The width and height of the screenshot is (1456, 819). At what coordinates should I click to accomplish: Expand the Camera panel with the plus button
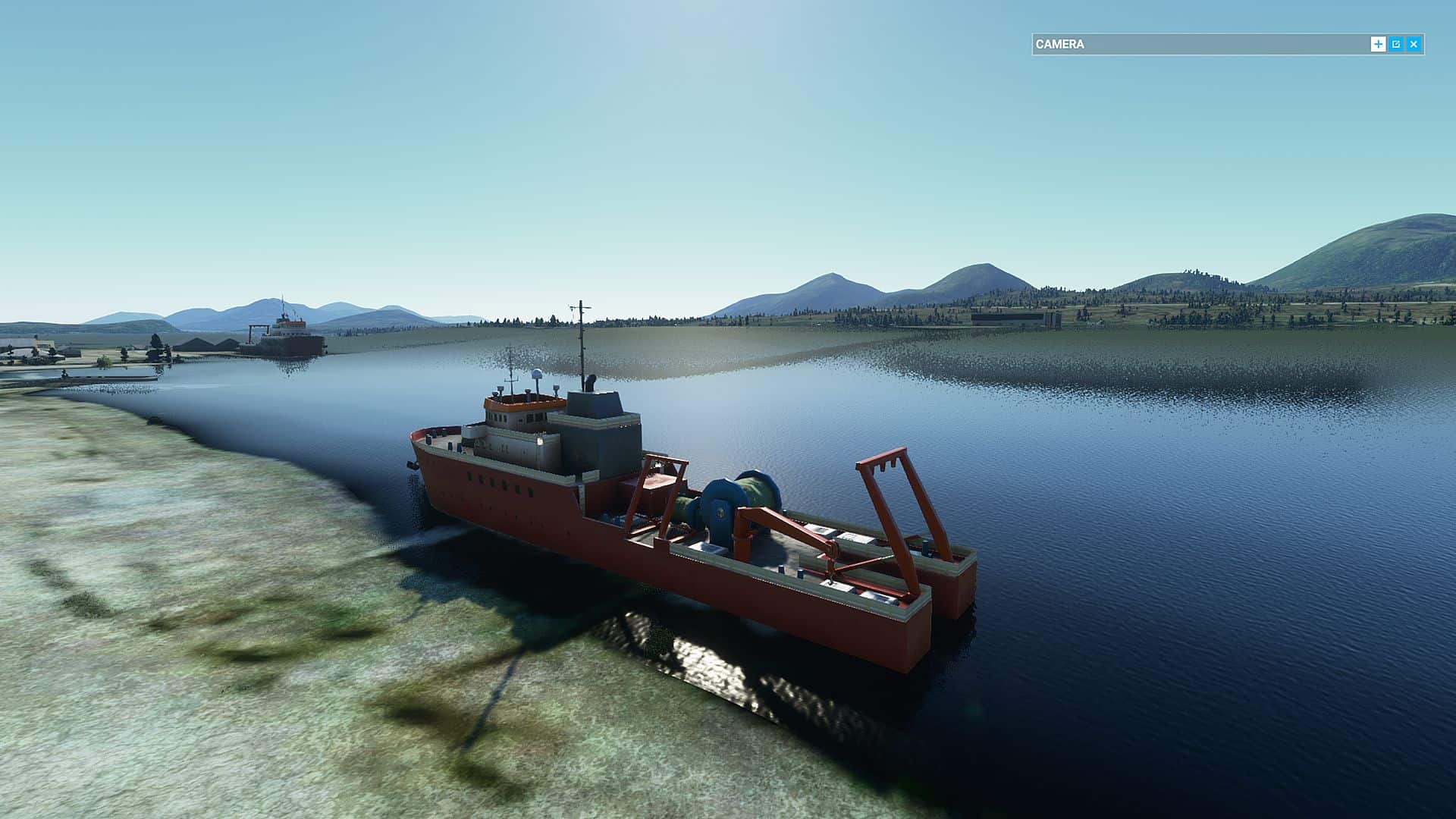[1378, 45]
